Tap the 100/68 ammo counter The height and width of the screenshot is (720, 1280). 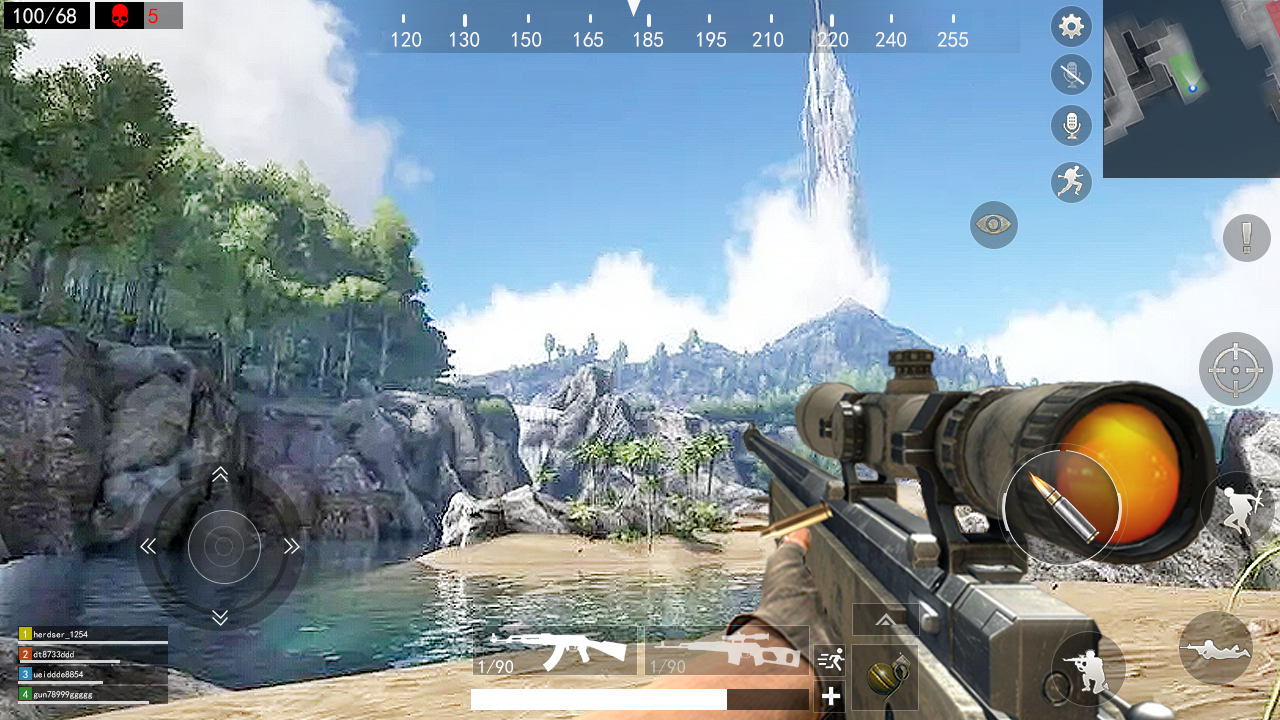click(45, 16)
